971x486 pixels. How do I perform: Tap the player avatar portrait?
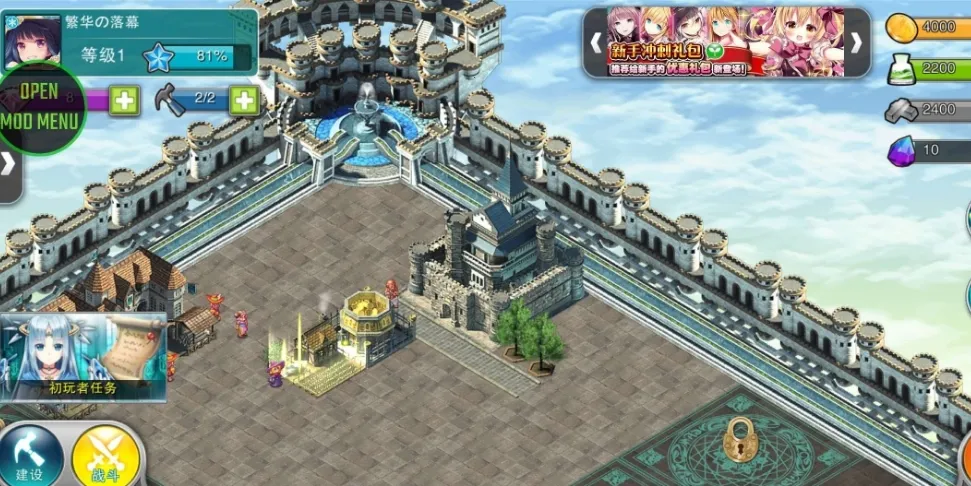pyautogui.click(x=31, y=39)
